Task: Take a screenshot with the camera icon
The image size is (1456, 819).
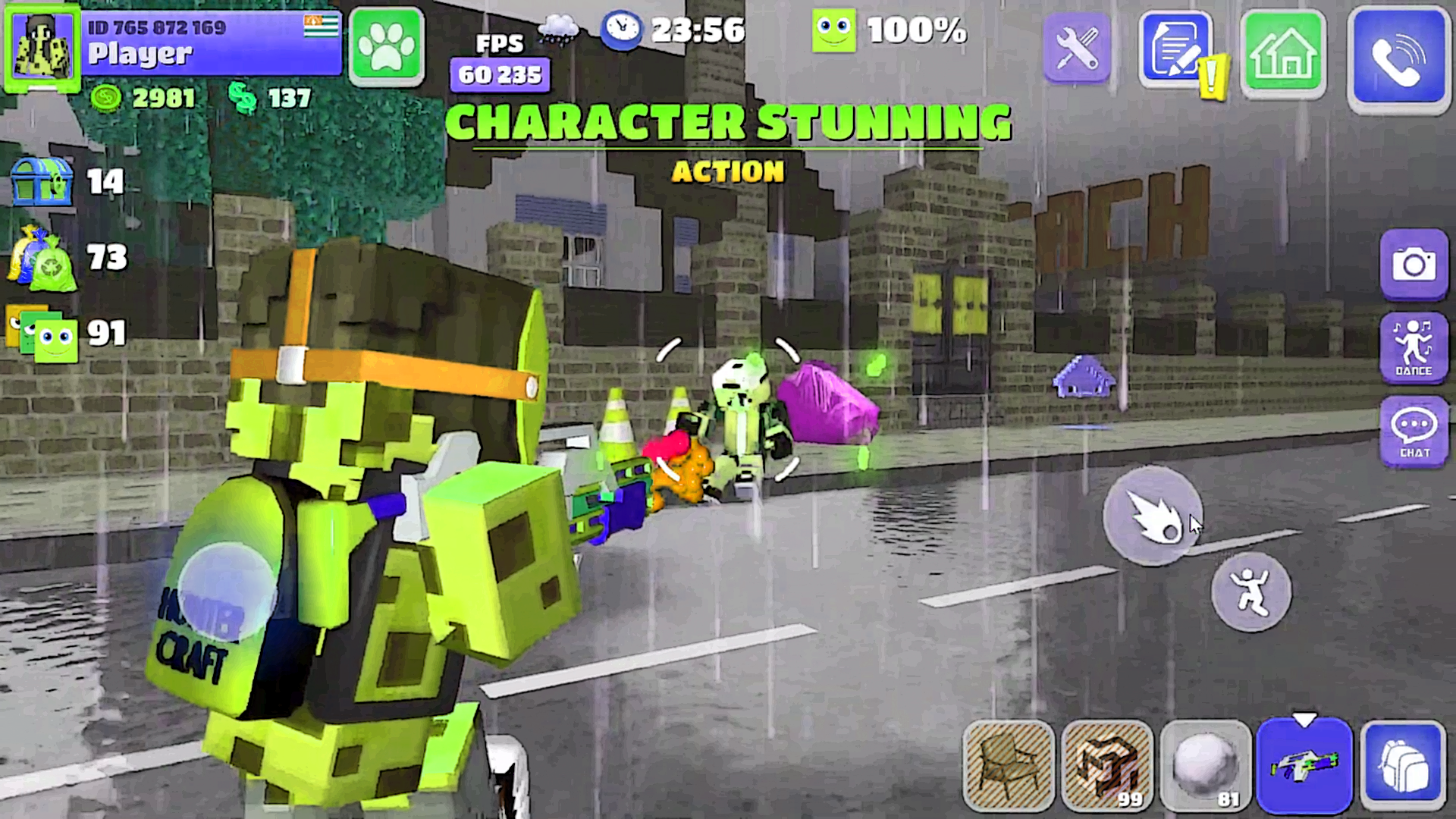Action: pyautogui.click(x=1414, y=262)
